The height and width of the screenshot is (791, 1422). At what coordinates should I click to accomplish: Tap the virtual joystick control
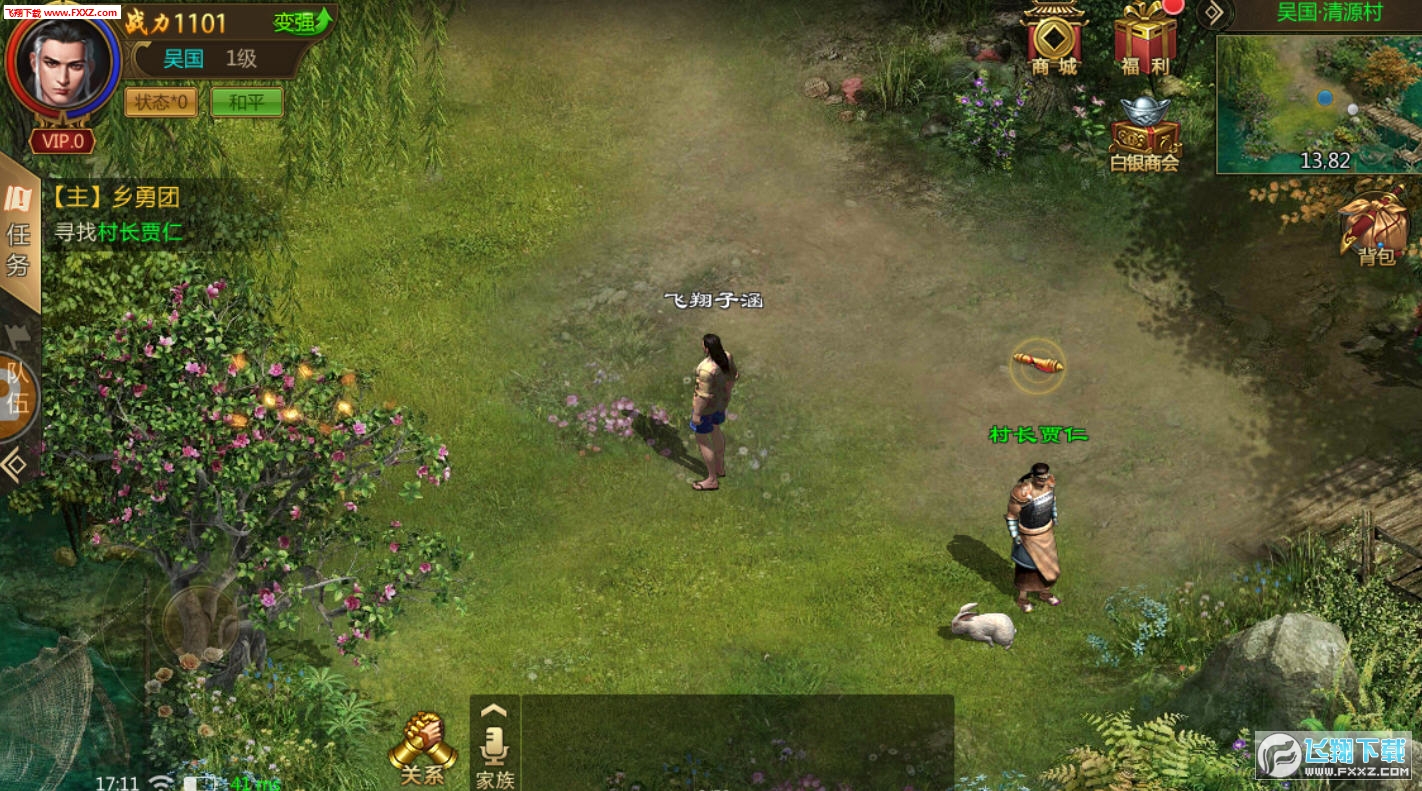pos(200,620)
